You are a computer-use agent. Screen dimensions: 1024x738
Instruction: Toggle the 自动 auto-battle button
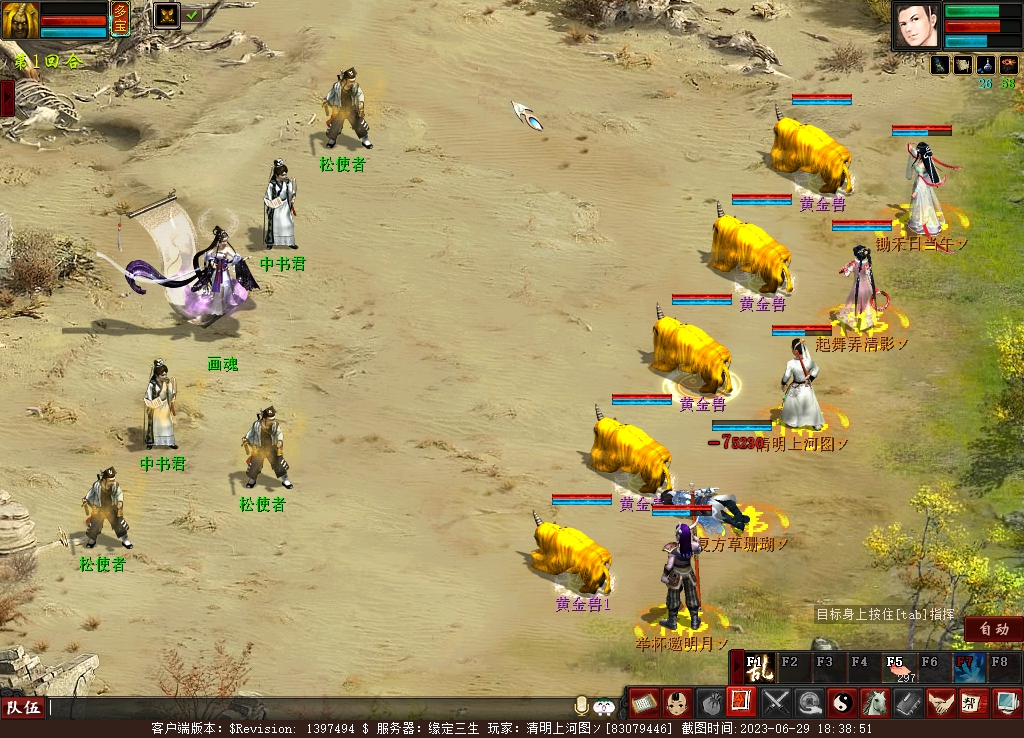(x=993, y=629)
